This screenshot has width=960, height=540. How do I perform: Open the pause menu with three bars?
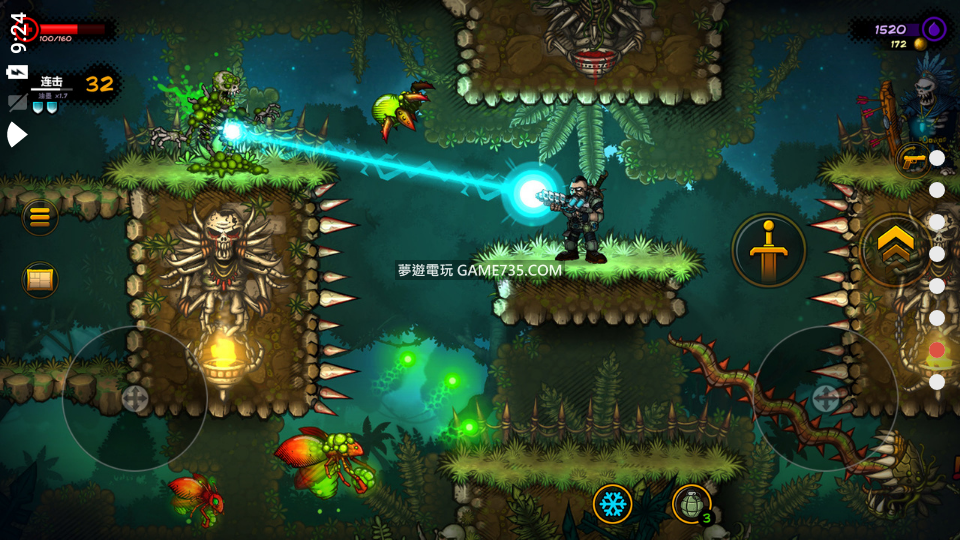(40, 217)
